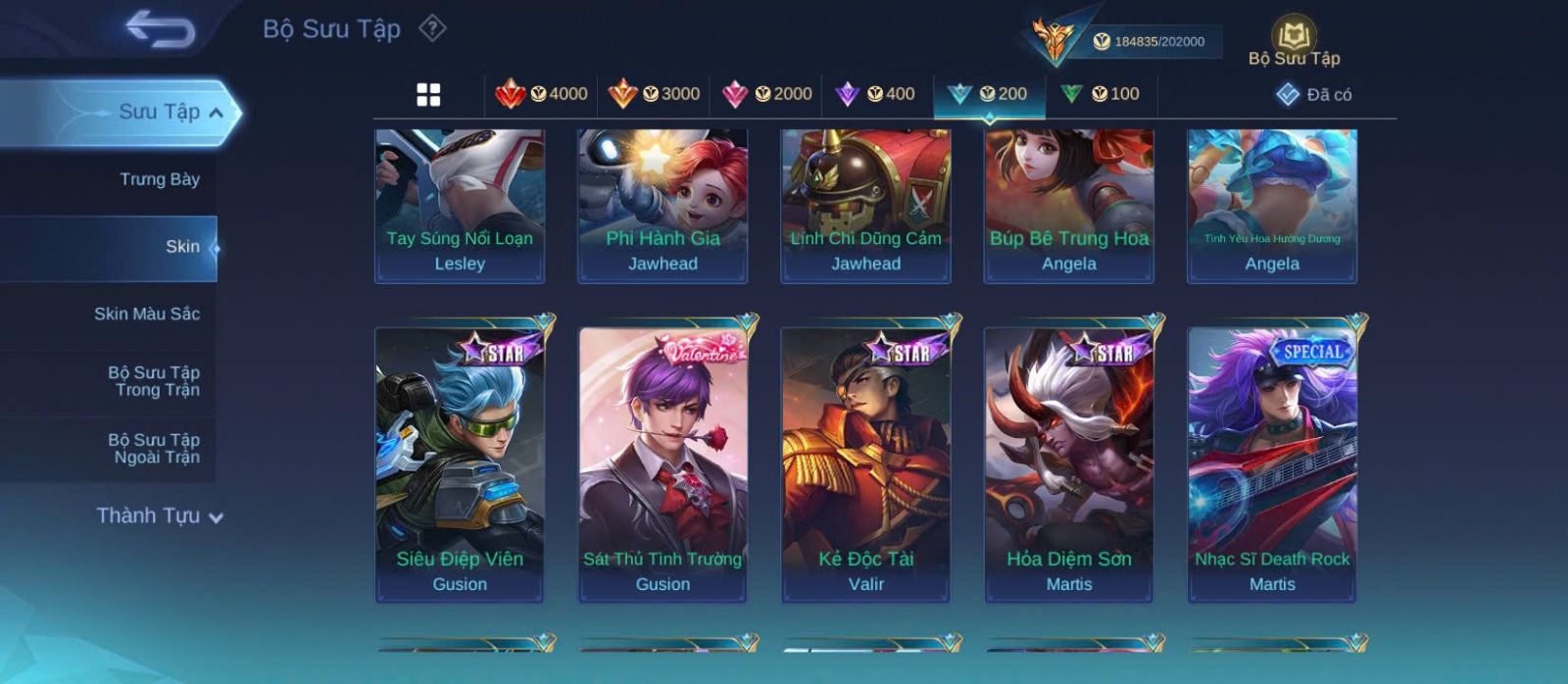Switch to the 400 point tier
The image size is (1568, 684).
tap(875, 94)
